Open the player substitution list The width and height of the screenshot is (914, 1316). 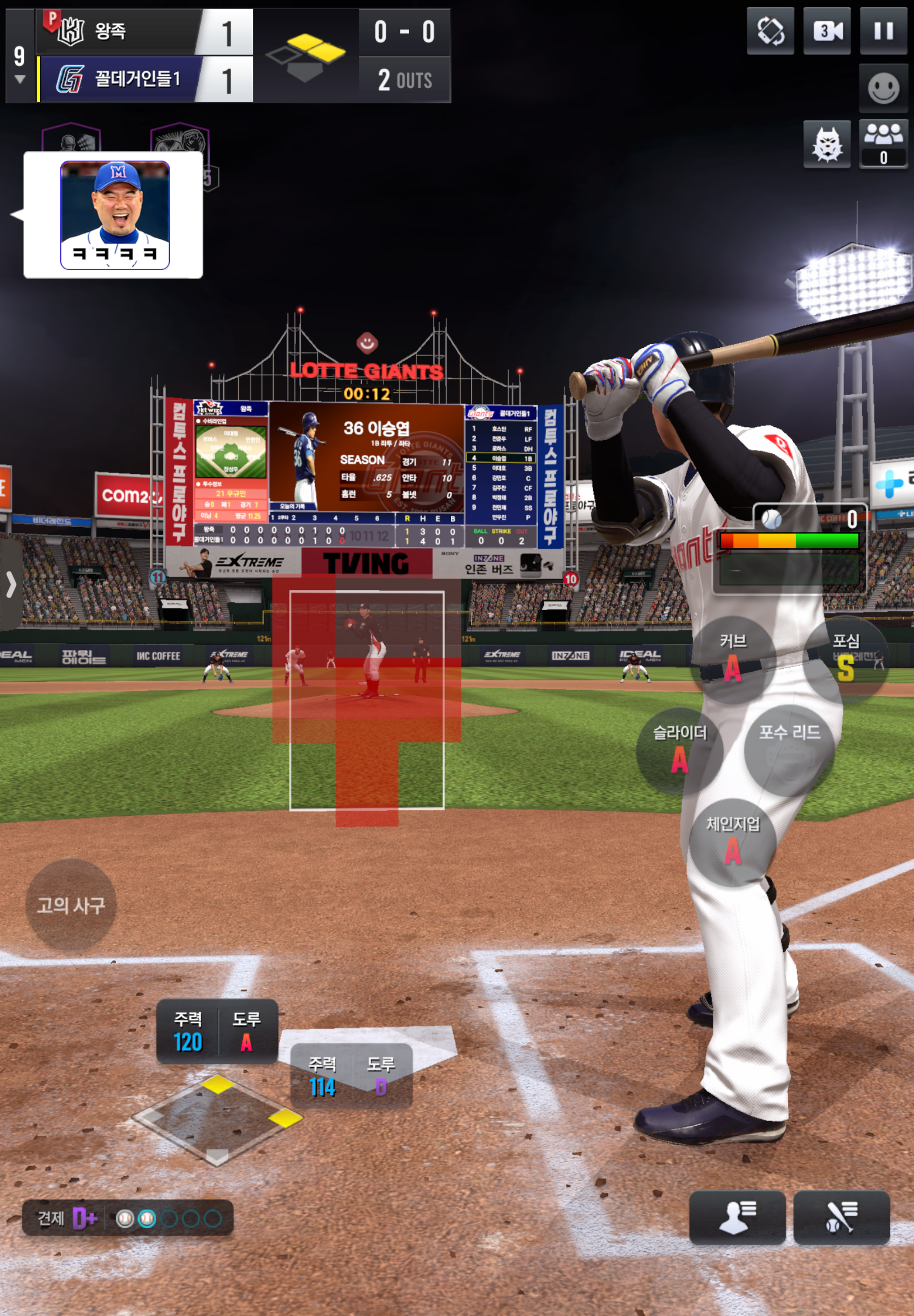click(736, 1218)
